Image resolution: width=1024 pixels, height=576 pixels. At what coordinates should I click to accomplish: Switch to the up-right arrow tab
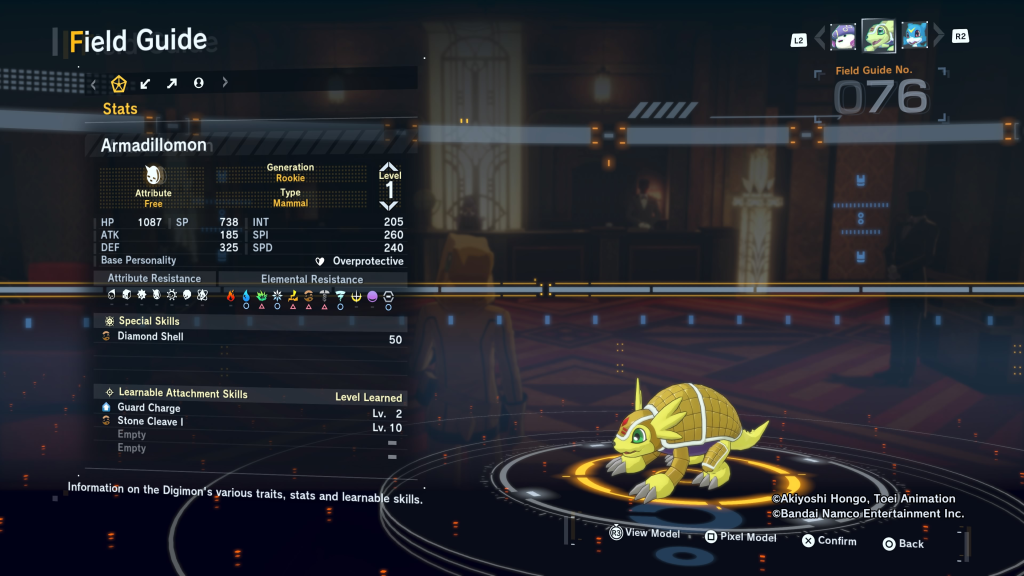coord(172,83)
